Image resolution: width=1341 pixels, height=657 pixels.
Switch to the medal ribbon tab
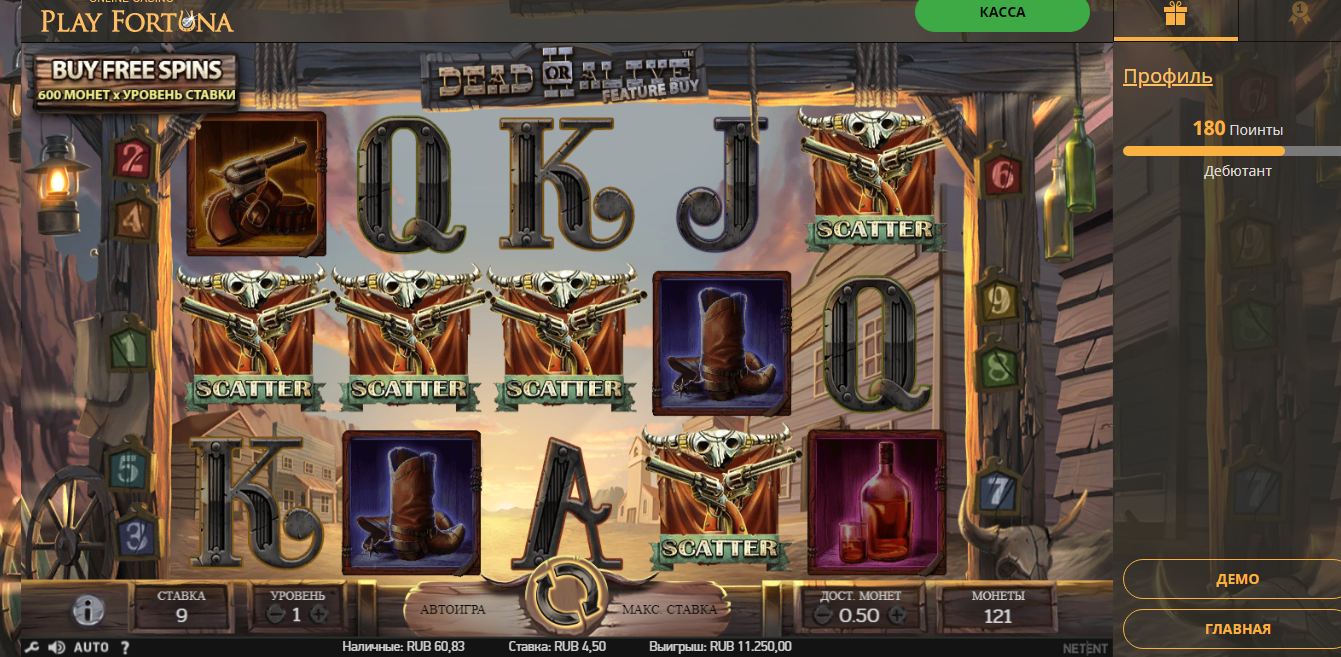coord(1299,14)
